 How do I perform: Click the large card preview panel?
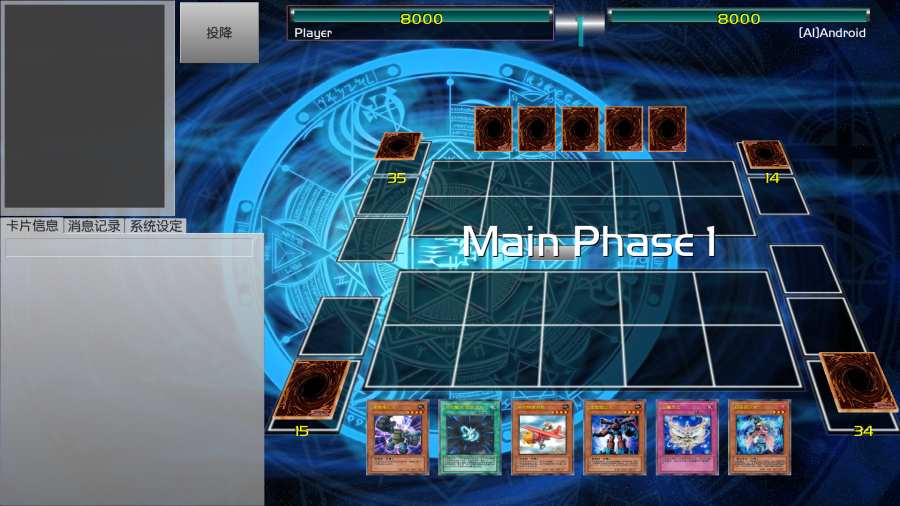coord(85,105)
